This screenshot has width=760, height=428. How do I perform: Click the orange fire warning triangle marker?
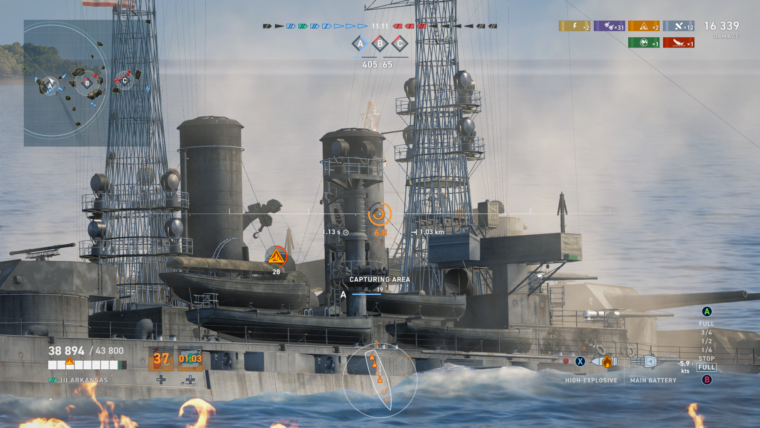[x=276, y=257]
